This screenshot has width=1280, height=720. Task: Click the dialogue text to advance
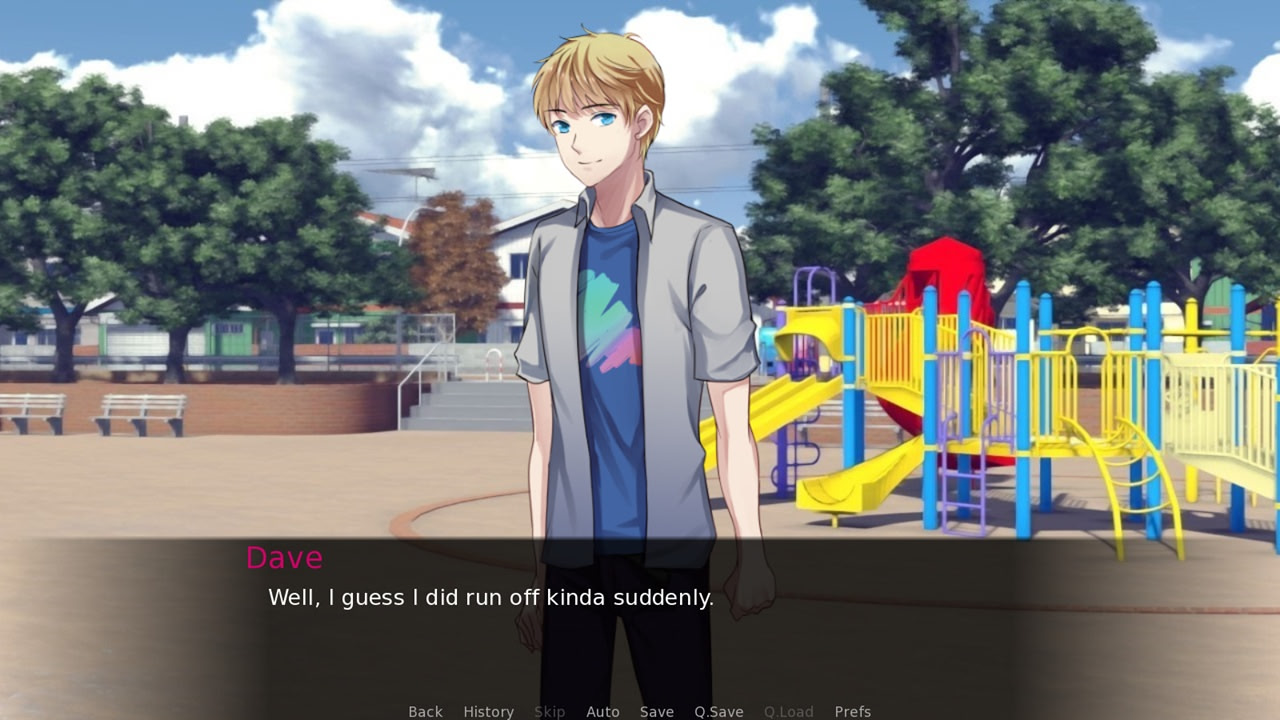[x=490, y=597]
